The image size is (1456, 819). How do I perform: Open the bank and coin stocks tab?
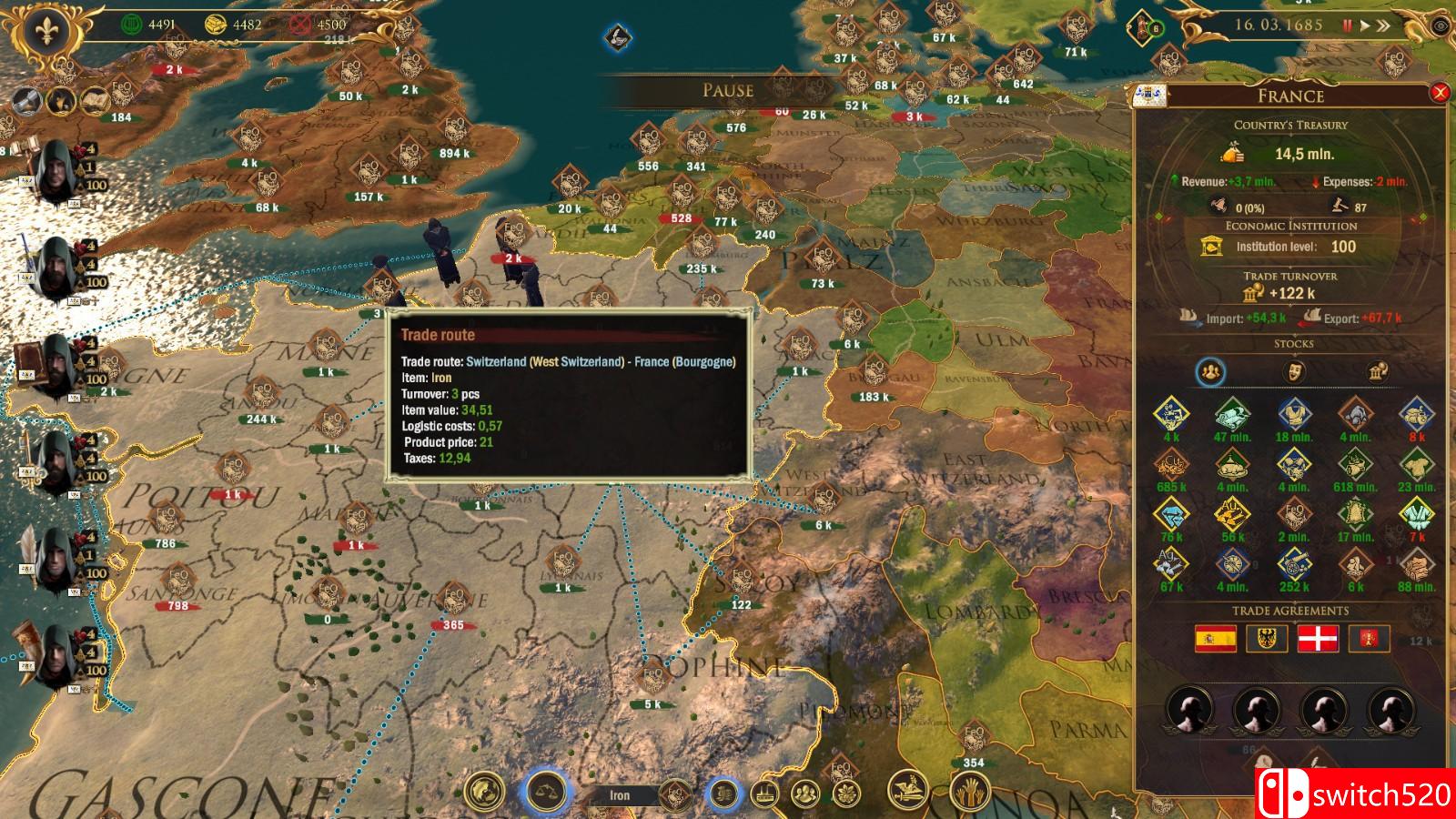point(1377,371)
